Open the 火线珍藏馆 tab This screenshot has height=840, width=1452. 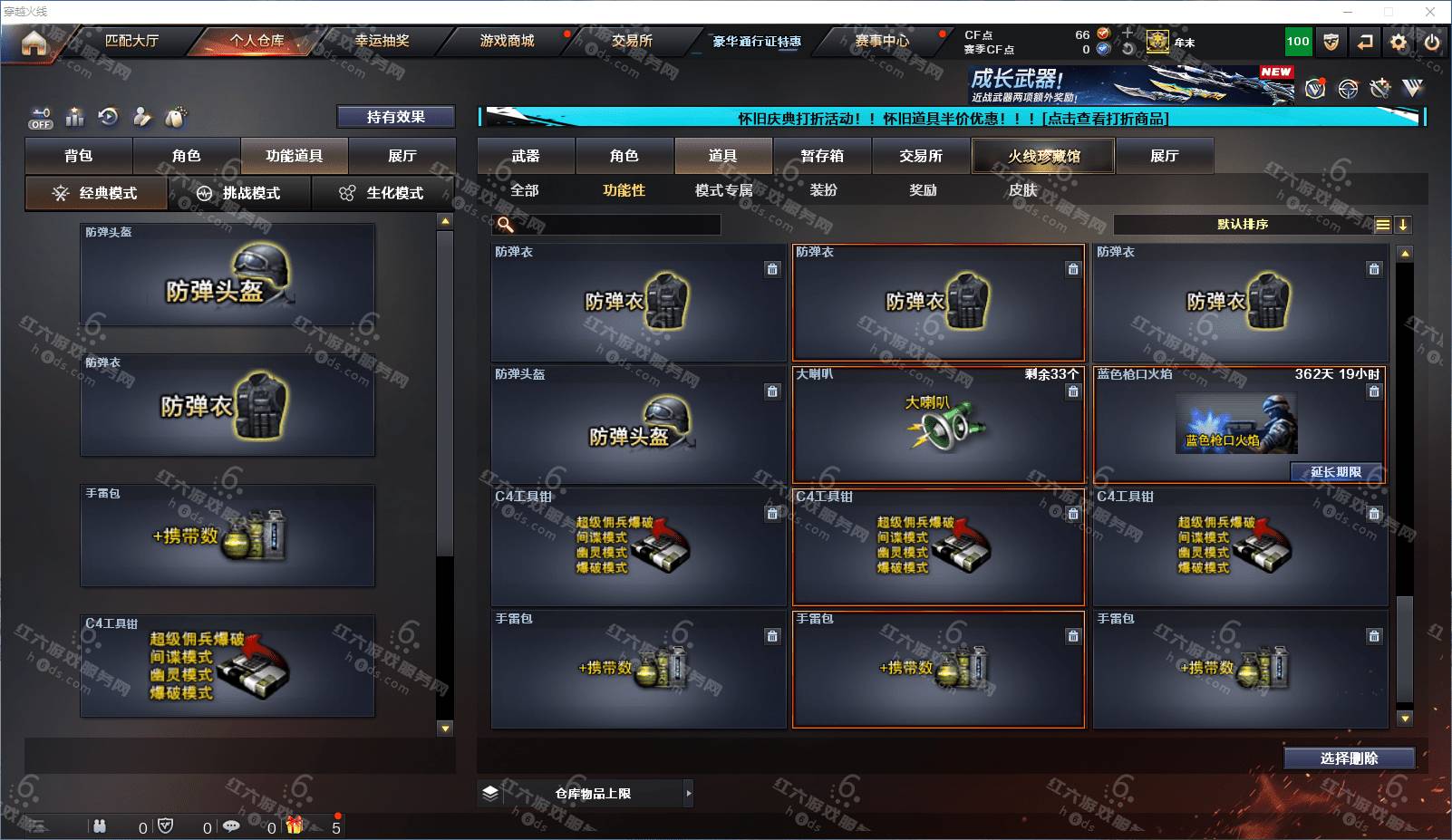tap(1043, 156)
